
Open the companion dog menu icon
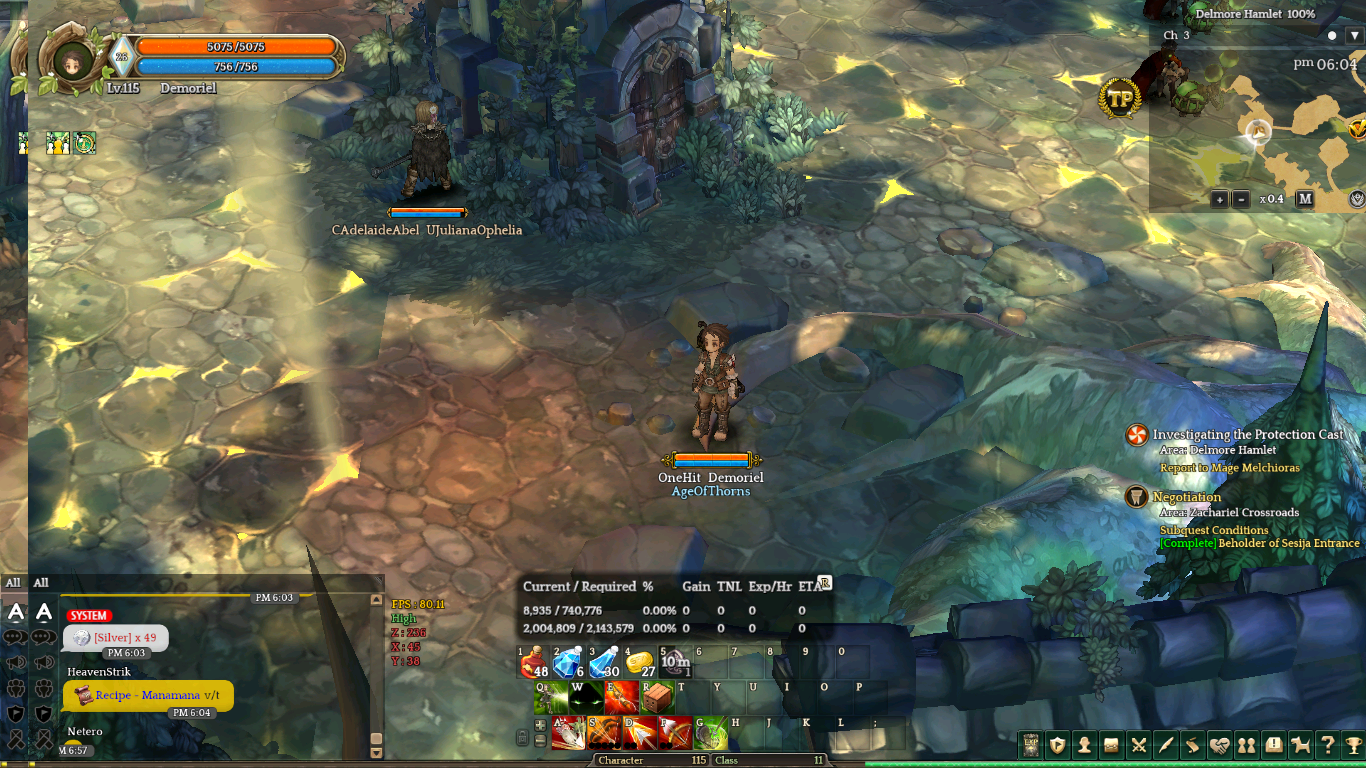[1300, 745]
